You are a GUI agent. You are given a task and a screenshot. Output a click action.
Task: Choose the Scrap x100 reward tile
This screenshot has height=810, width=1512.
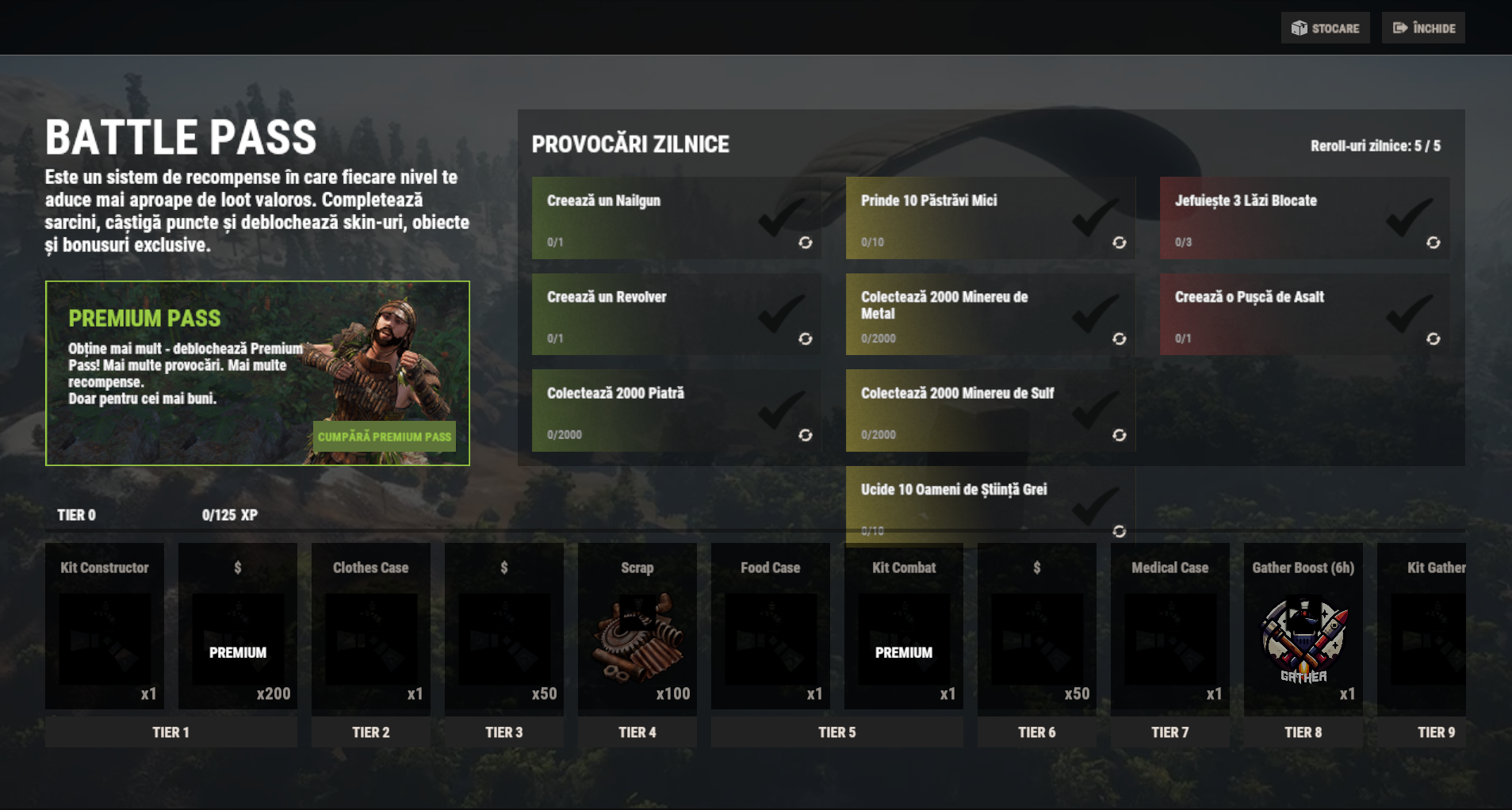(637, 629)
